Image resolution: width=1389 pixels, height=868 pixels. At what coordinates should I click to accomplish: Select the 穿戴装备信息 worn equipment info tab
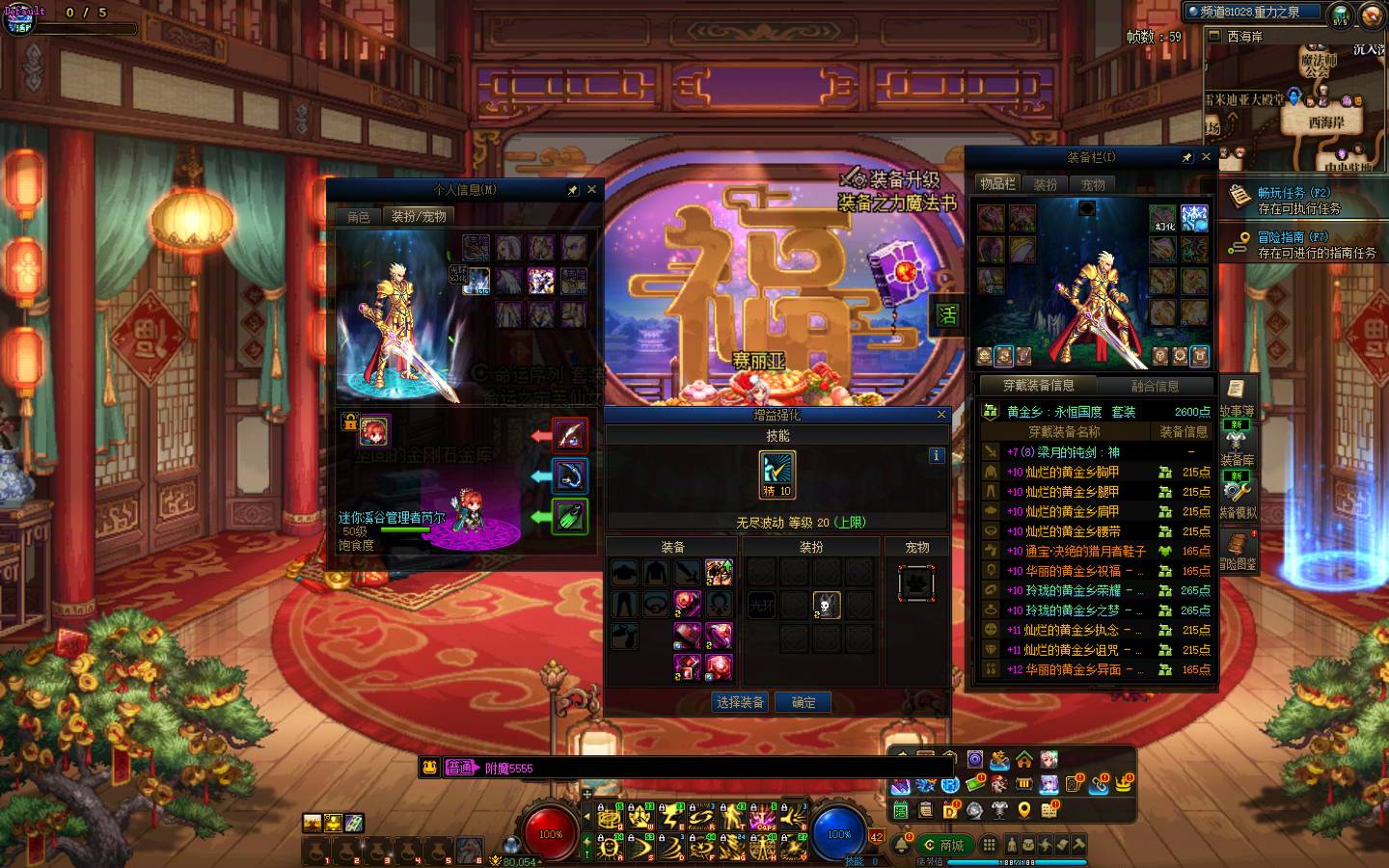point(1038,386)
